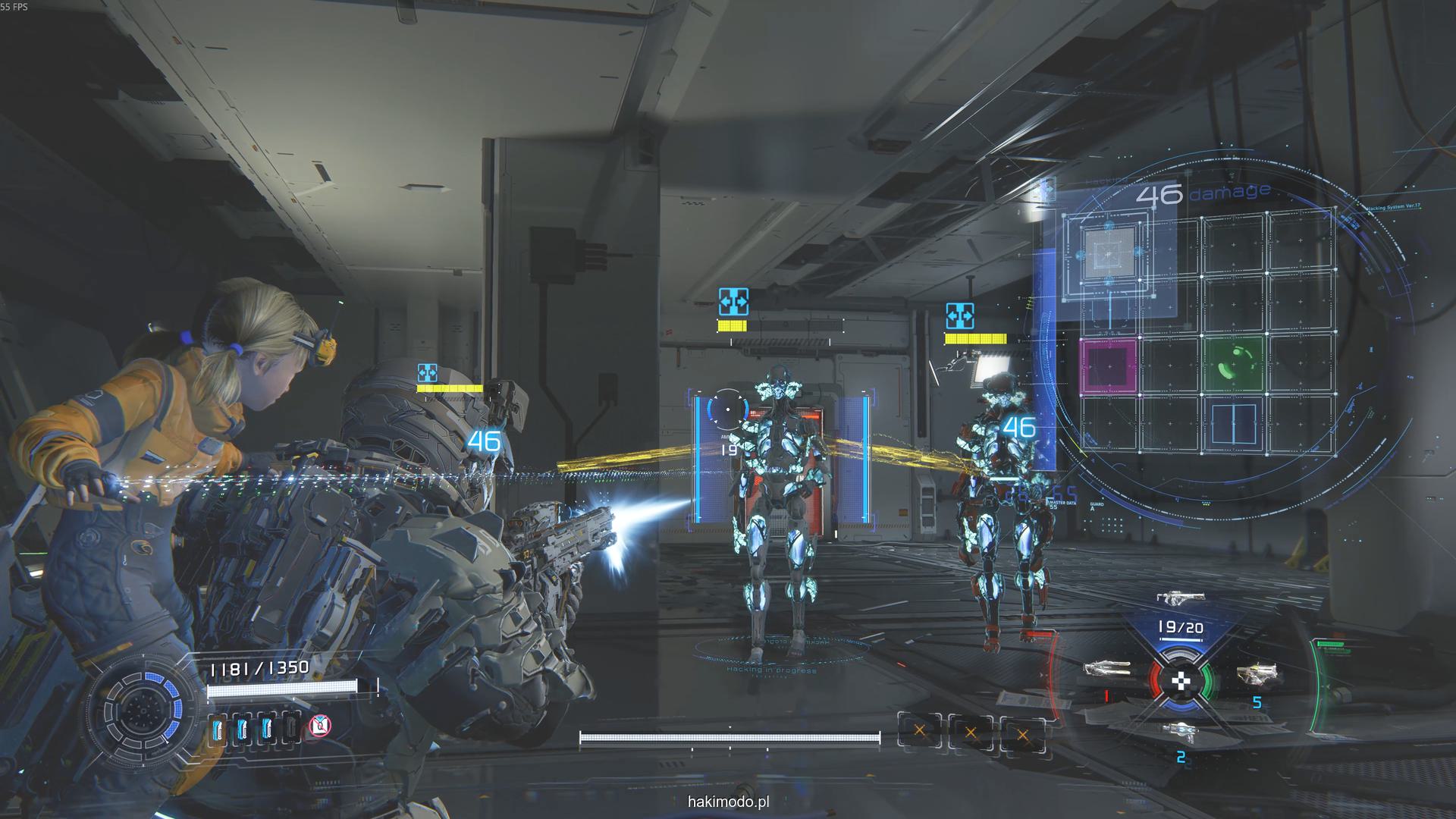Click the red crossed-out disabled item icon
Screen dimensions: 1456x819
tap(320, 726)
